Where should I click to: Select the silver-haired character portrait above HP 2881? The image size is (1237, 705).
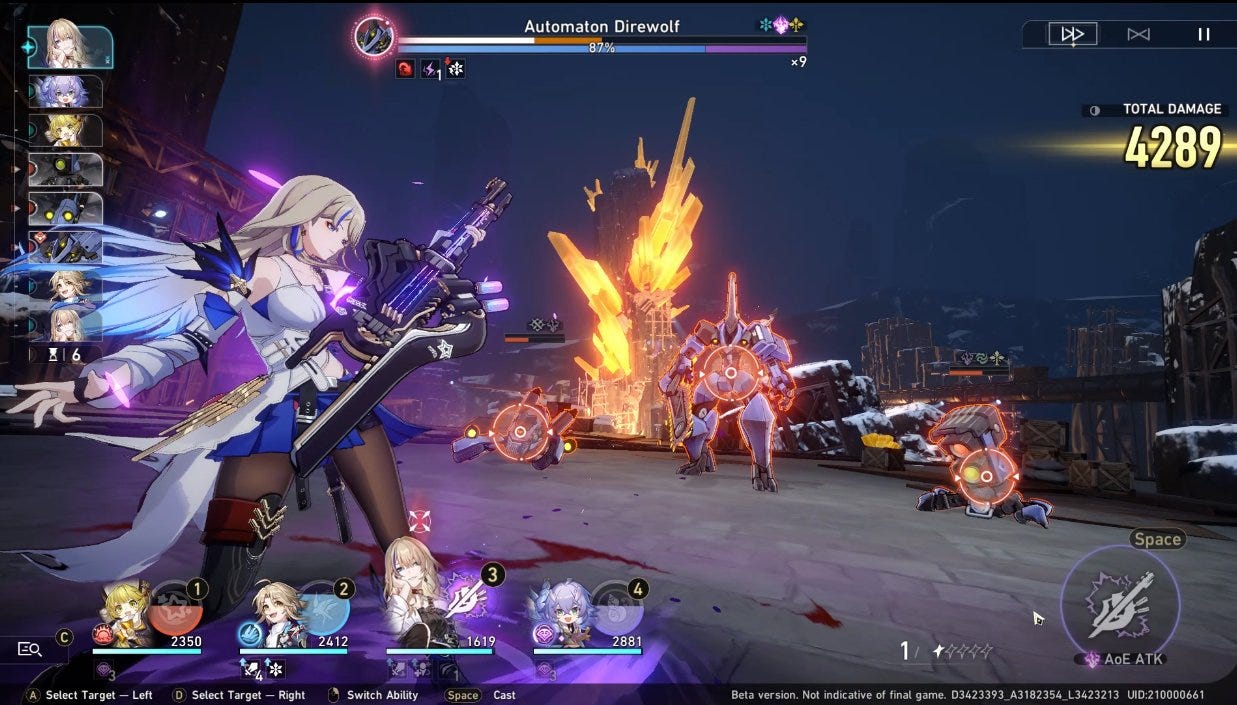pos(561,612)
